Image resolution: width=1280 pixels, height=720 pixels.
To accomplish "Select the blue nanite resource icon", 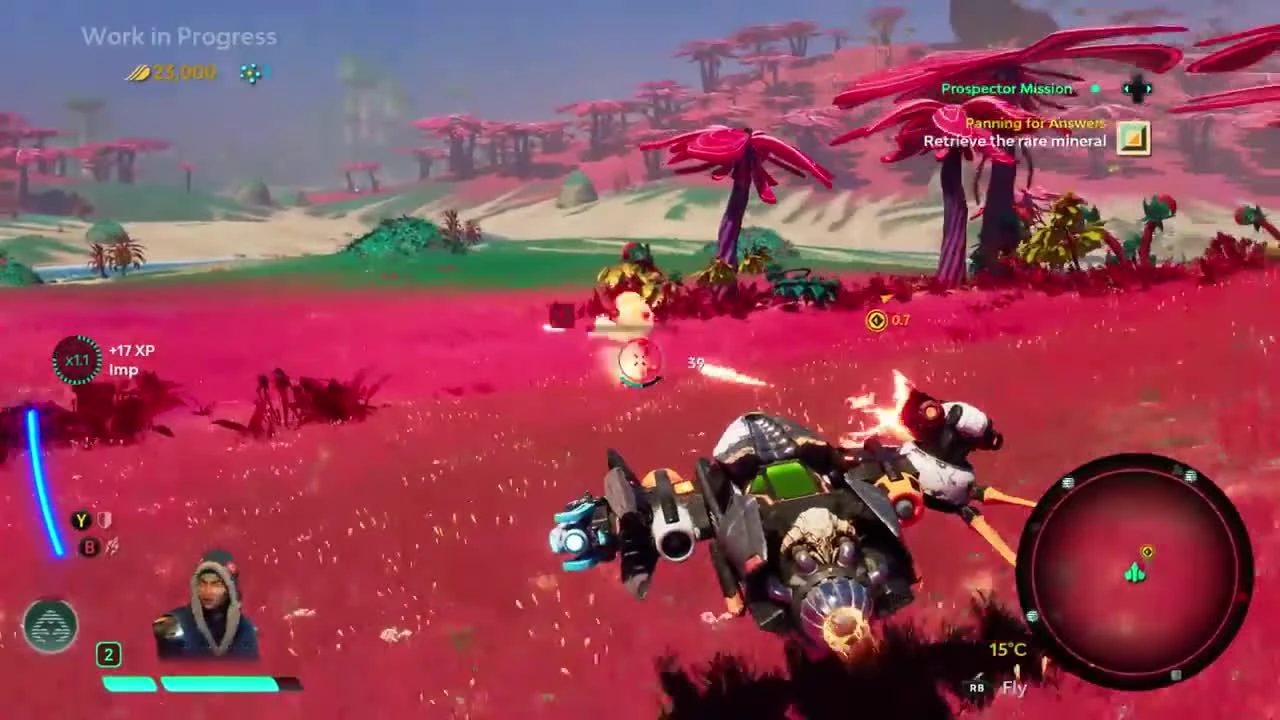I will 250,73.
